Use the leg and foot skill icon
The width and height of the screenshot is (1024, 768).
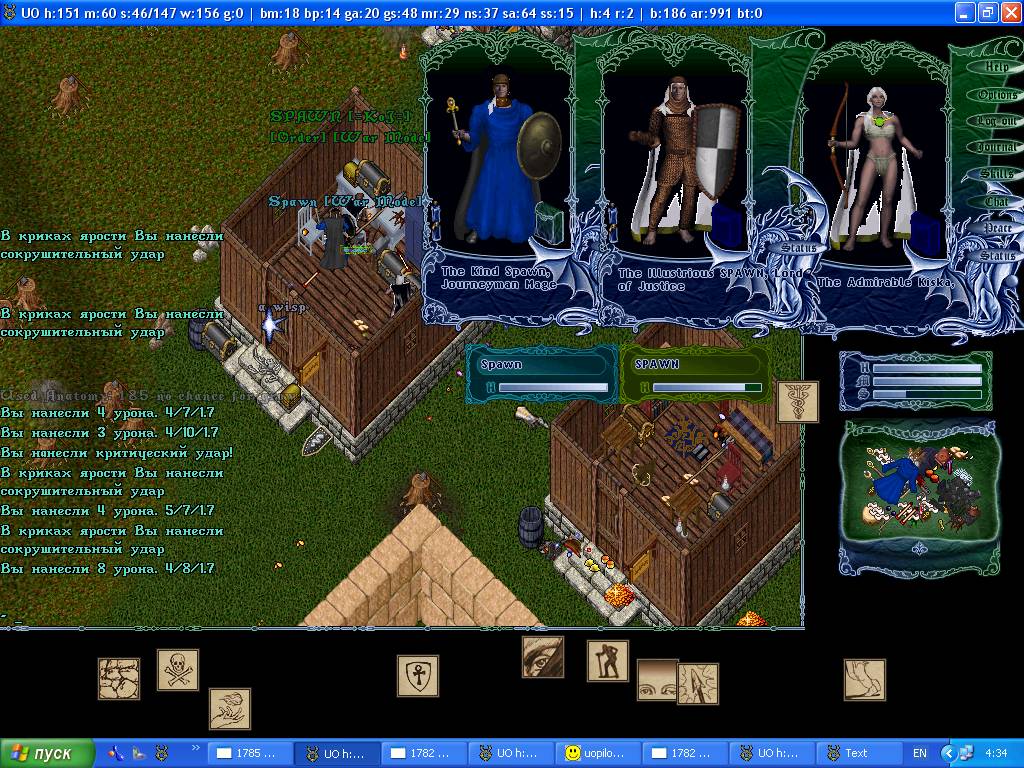coord(864,679)
